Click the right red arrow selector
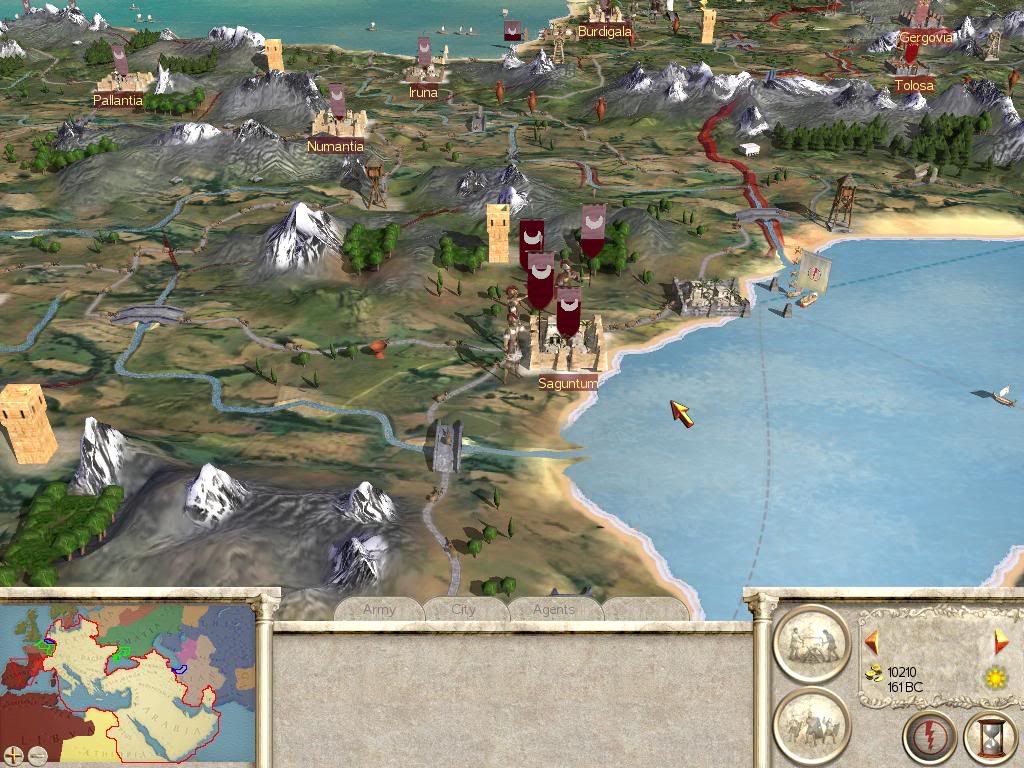The width and height of the screenshot is (1024, 768). 1001,641
